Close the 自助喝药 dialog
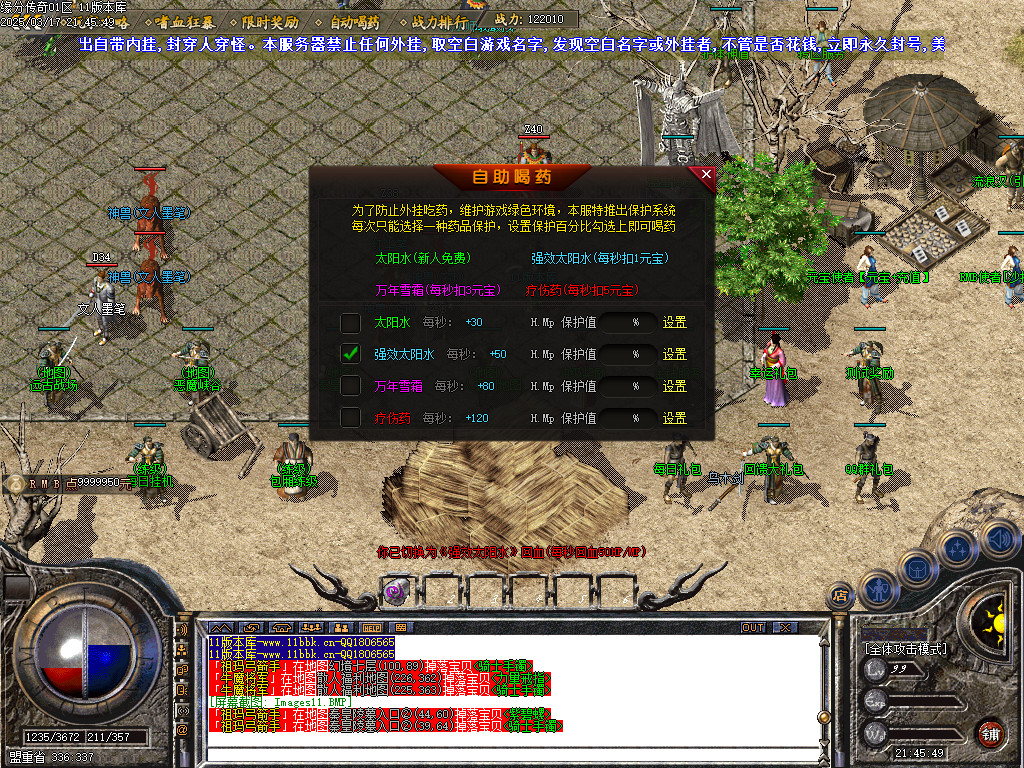Screen dimensions: 1024x768 pos(706,175)
